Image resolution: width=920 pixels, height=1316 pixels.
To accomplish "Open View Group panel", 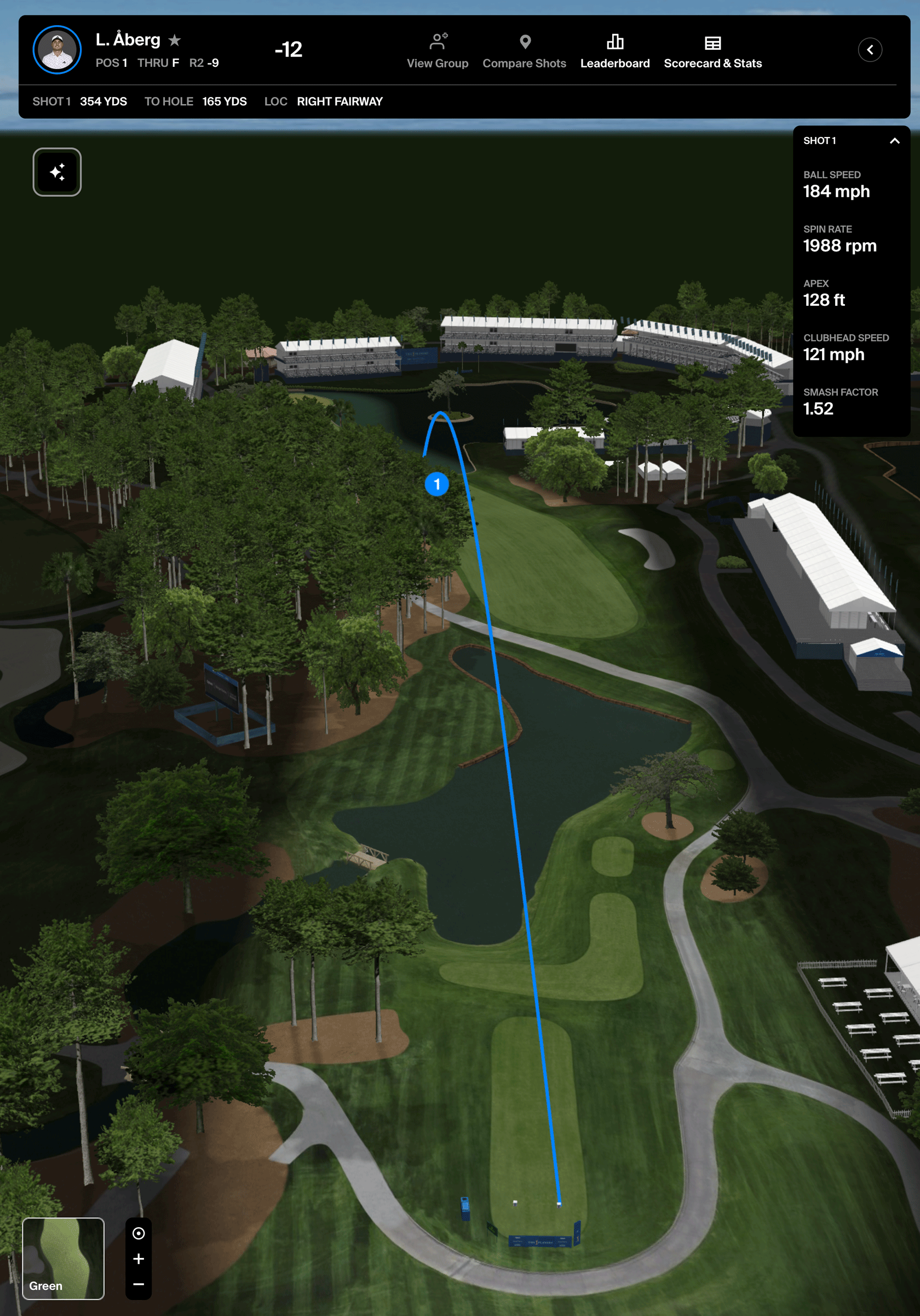I will [437, 50].
